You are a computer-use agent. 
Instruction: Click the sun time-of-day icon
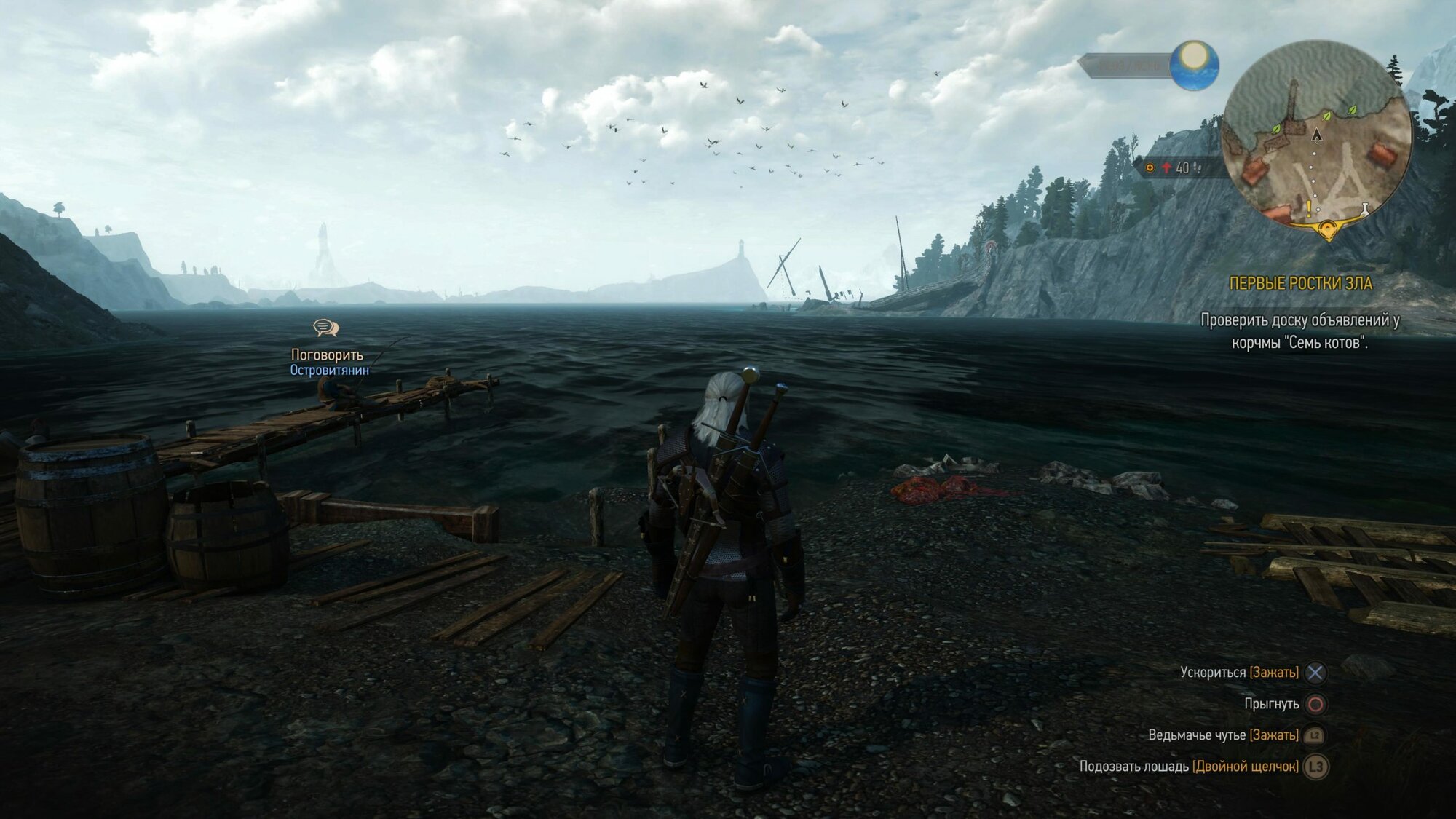click(1194, 65)
